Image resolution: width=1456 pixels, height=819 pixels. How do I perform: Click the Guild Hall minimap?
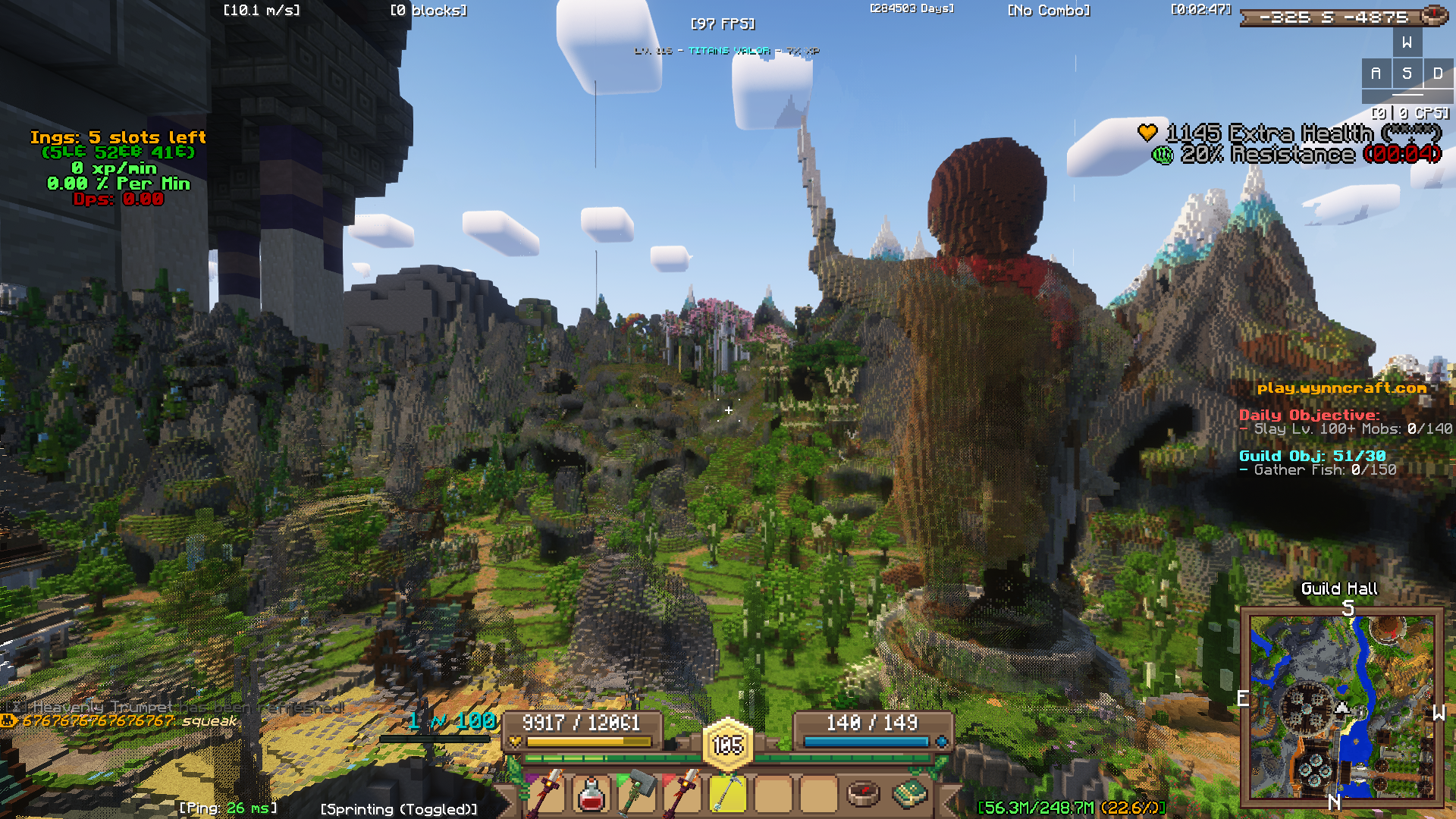[1341, 708]
